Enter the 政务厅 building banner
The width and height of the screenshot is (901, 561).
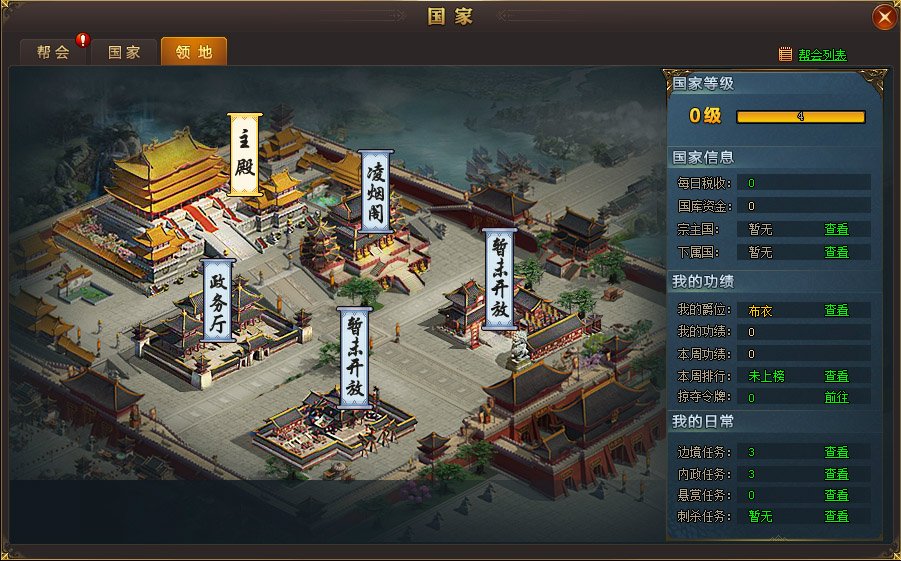pyautogui.click(x=218, y=300)
